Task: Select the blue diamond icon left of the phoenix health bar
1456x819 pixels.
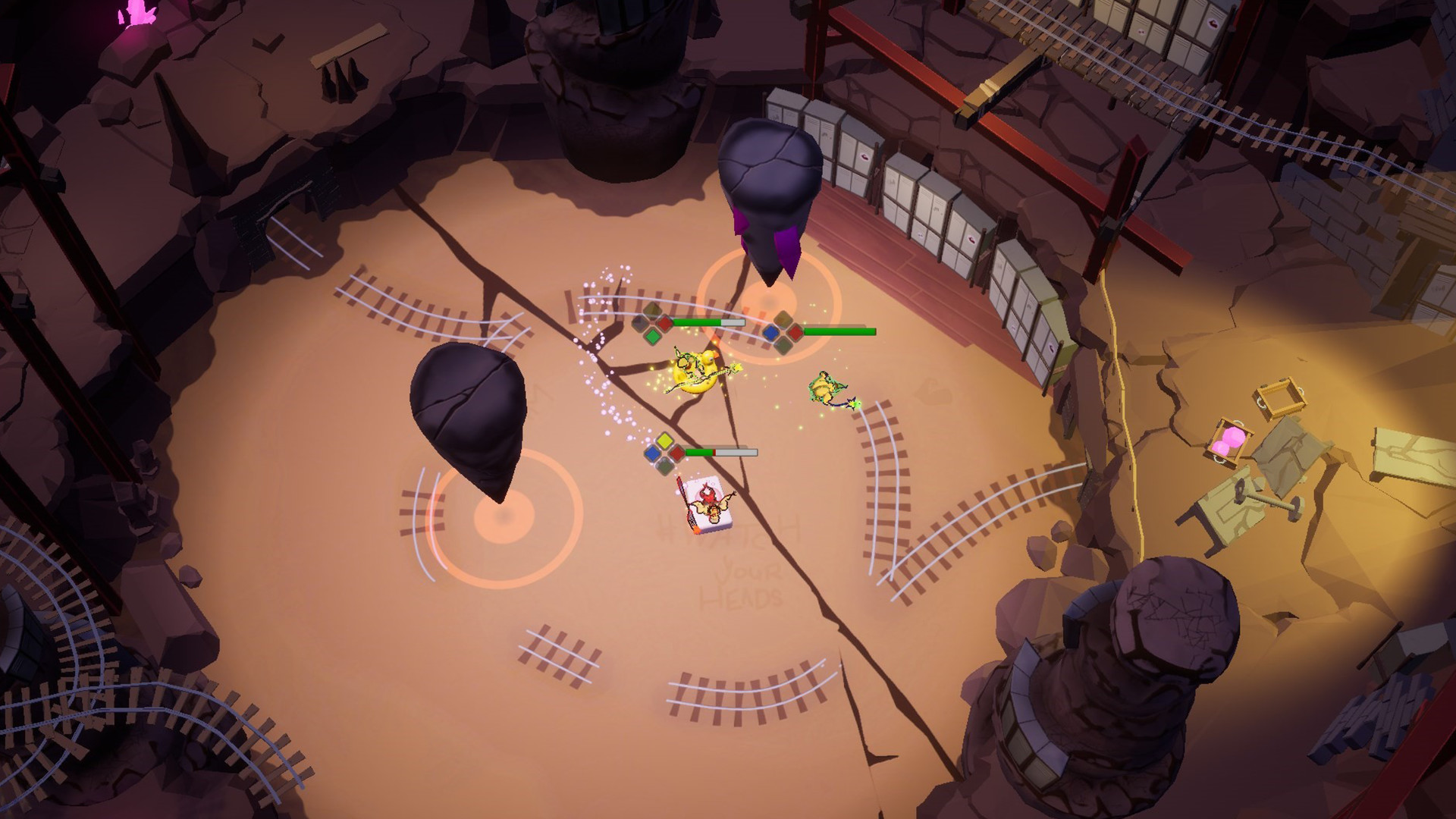Action: 653,453
